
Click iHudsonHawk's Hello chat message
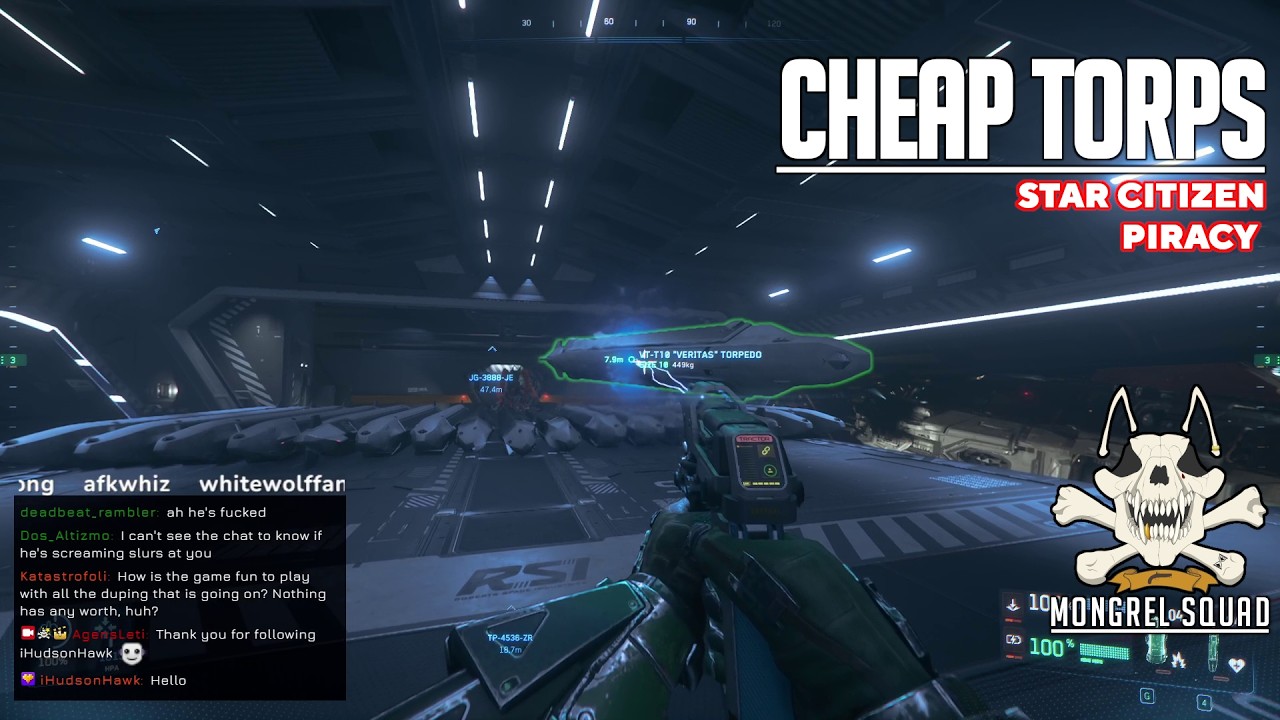coord(168,681)
